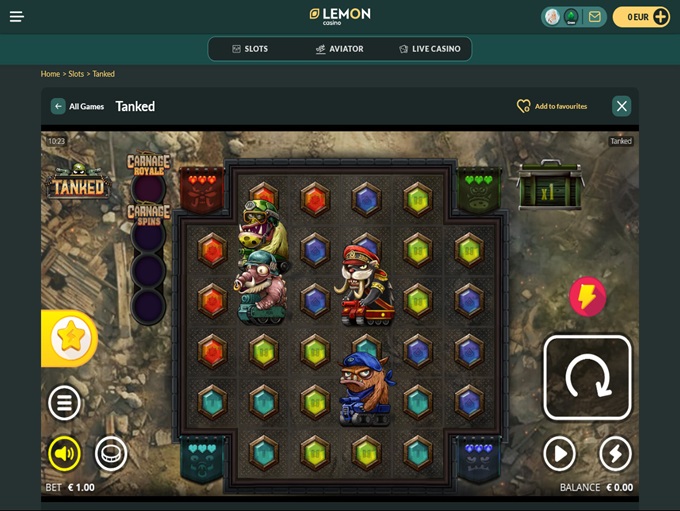Image resolution: width=680 pixels, height=511 pixels.
Task: Switch to the Slots section
Action: click(249, 49)
